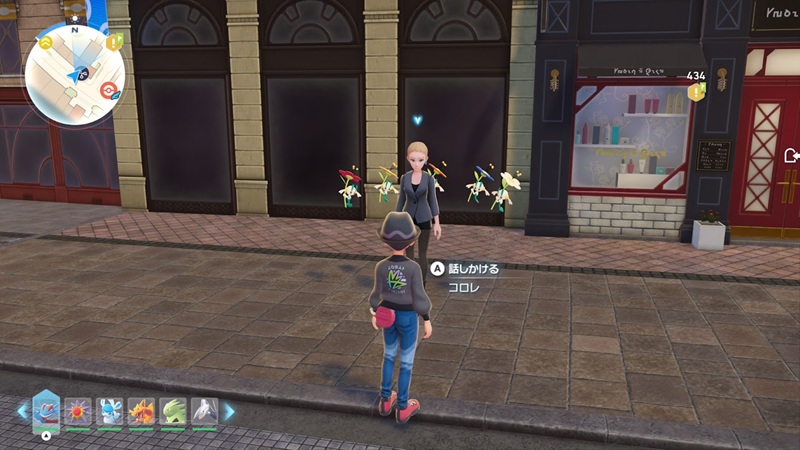Select the yellow quest marker on minimap
The image size is (800, 450).
pos(115,42)
